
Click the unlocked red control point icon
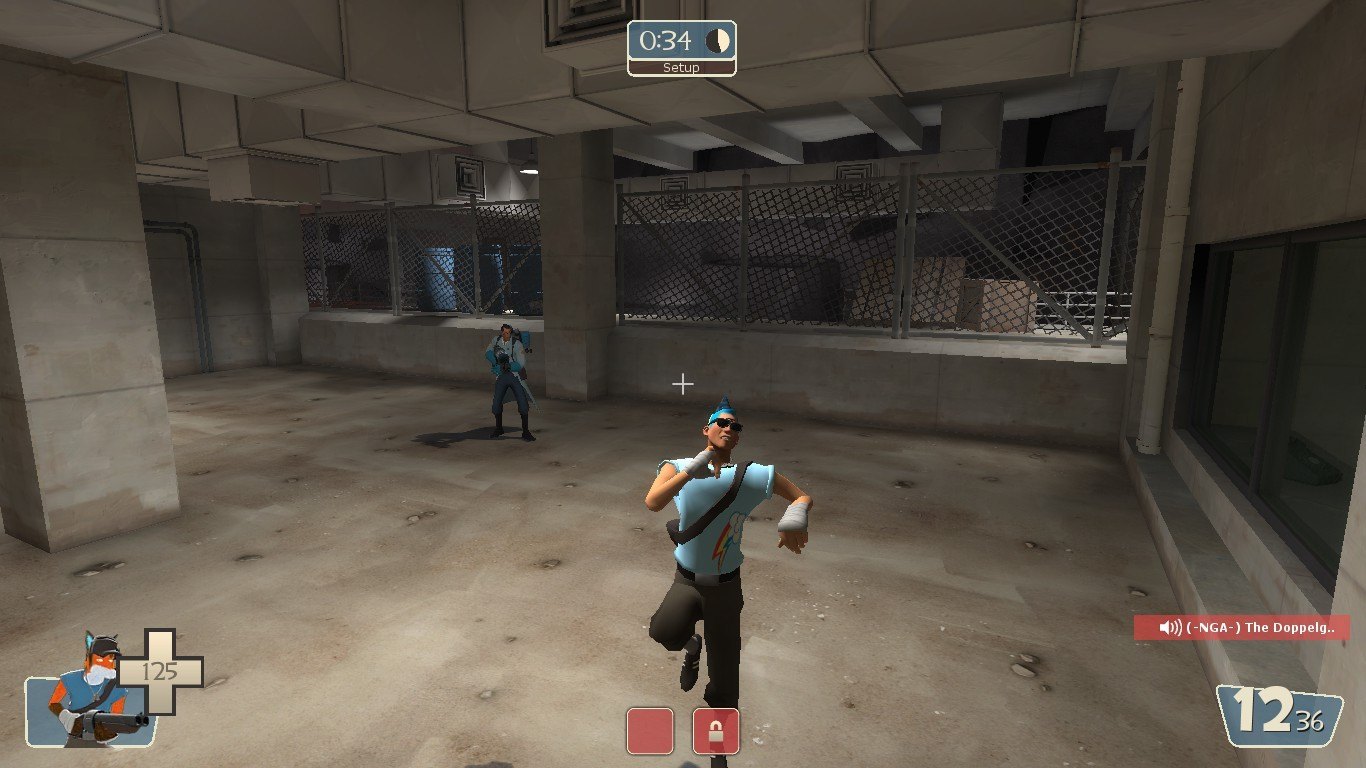(x=650, y=731)
